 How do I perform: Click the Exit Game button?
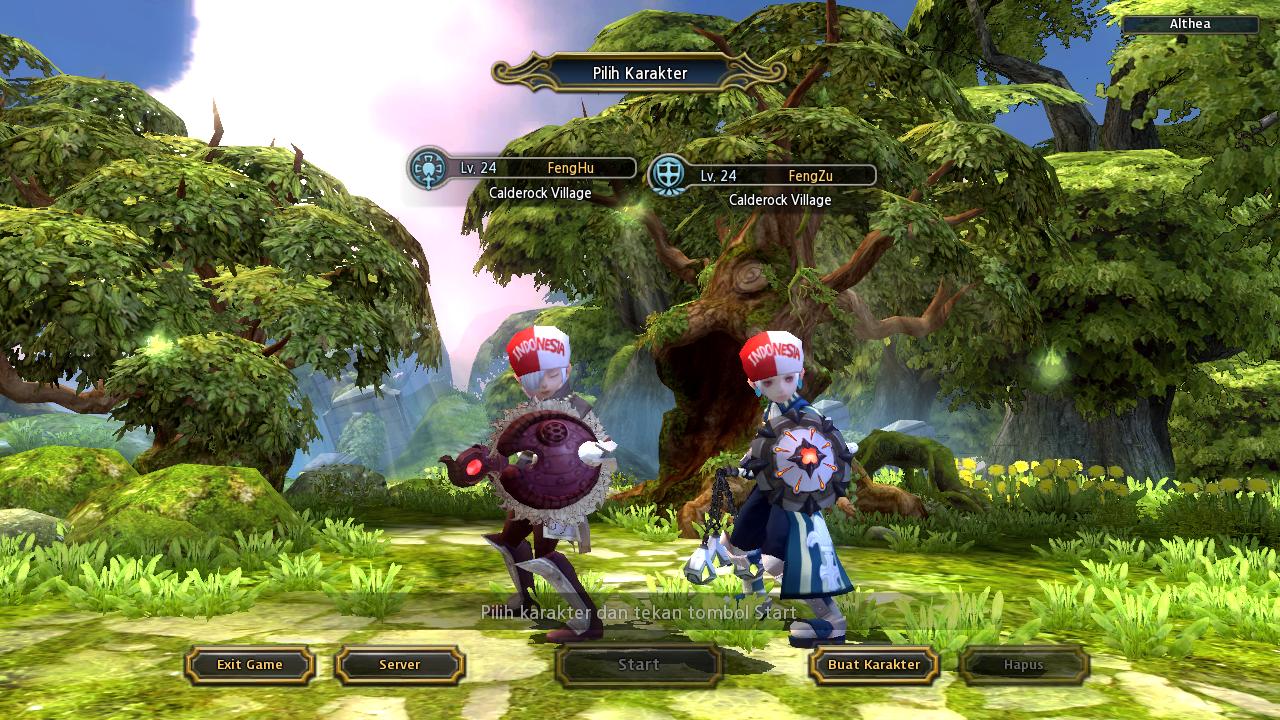pos(250,665)
